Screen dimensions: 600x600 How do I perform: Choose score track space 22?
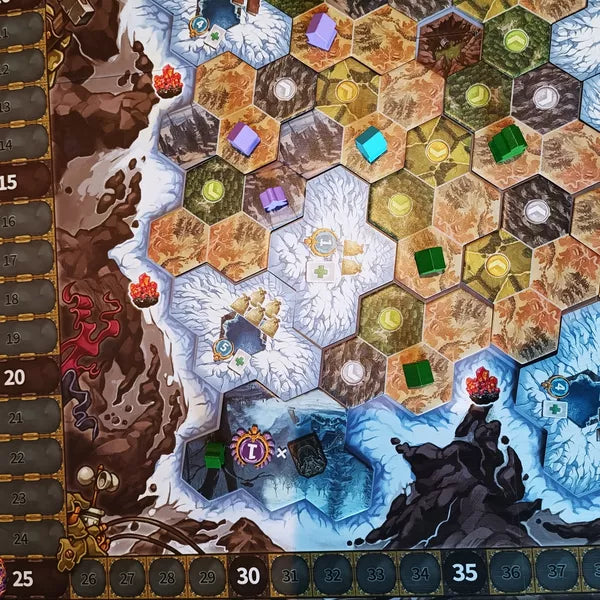pyautogui.click(x=22, y=456)
